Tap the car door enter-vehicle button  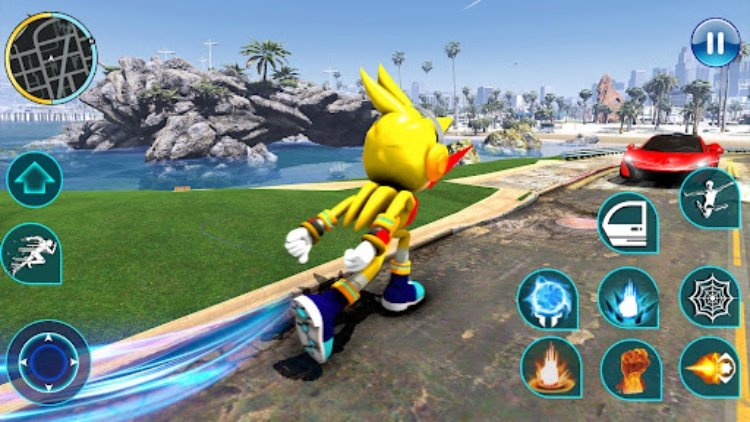[627, 222]
